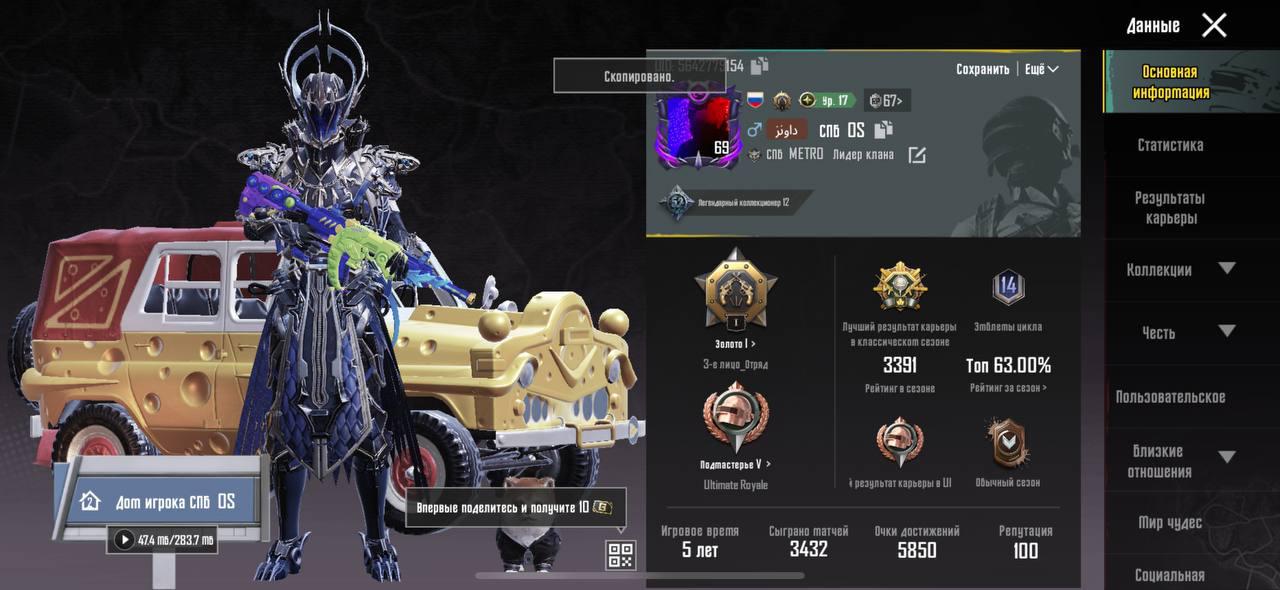Visit Дом игрока СПБ OS
Image resolution: width=1280 pixels, height=590 pixels.
[x=160, y=501]
